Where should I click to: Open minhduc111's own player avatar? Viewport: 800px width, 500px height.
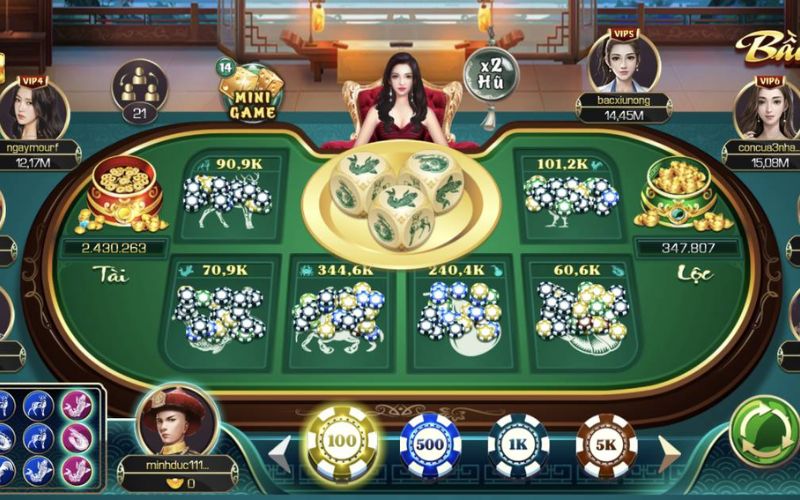tap(176, 421)
